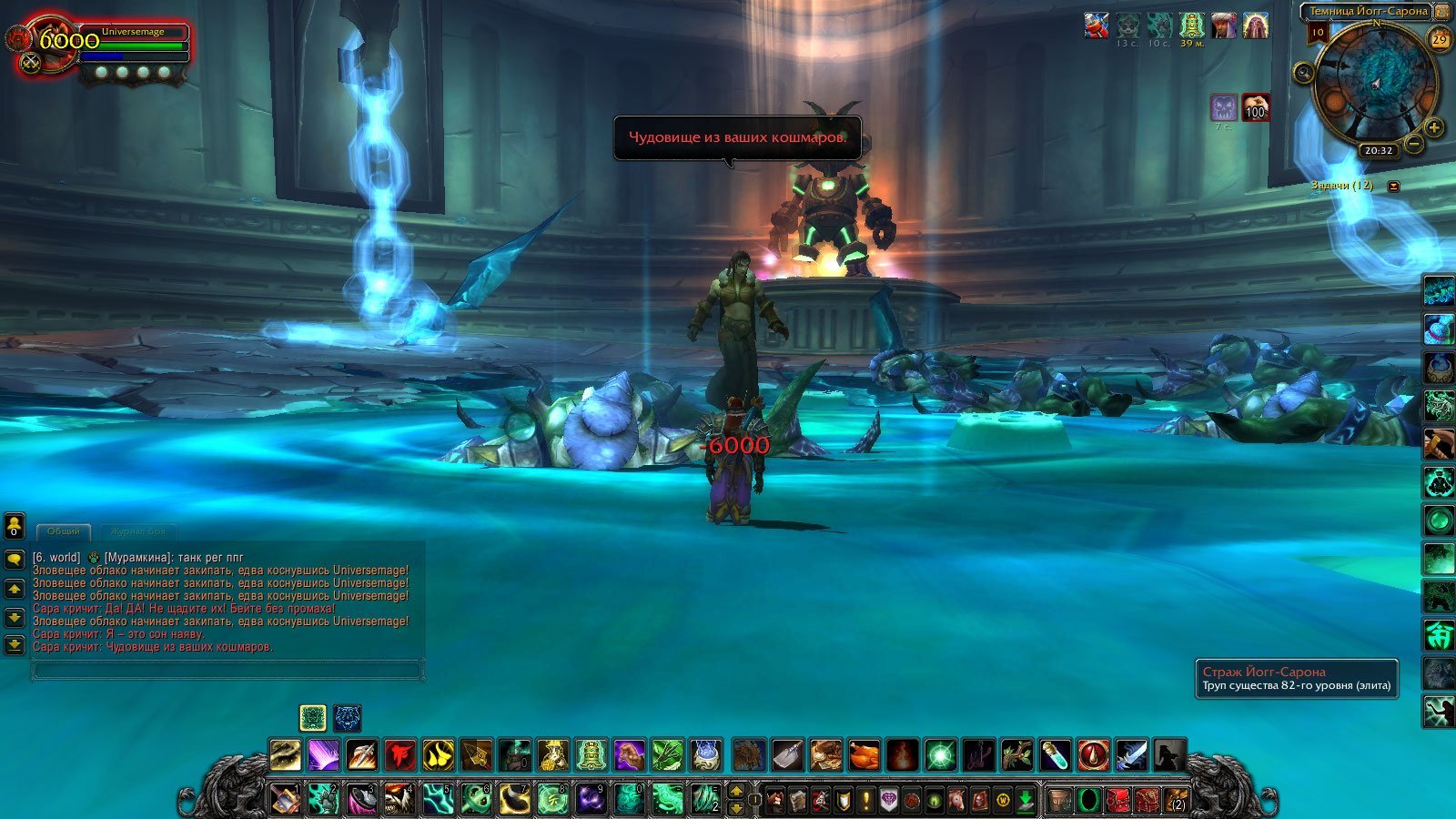Activate the red blood drop ability
The image size is (1456, 819).
pyautogui.click(x=1094, y=755)
